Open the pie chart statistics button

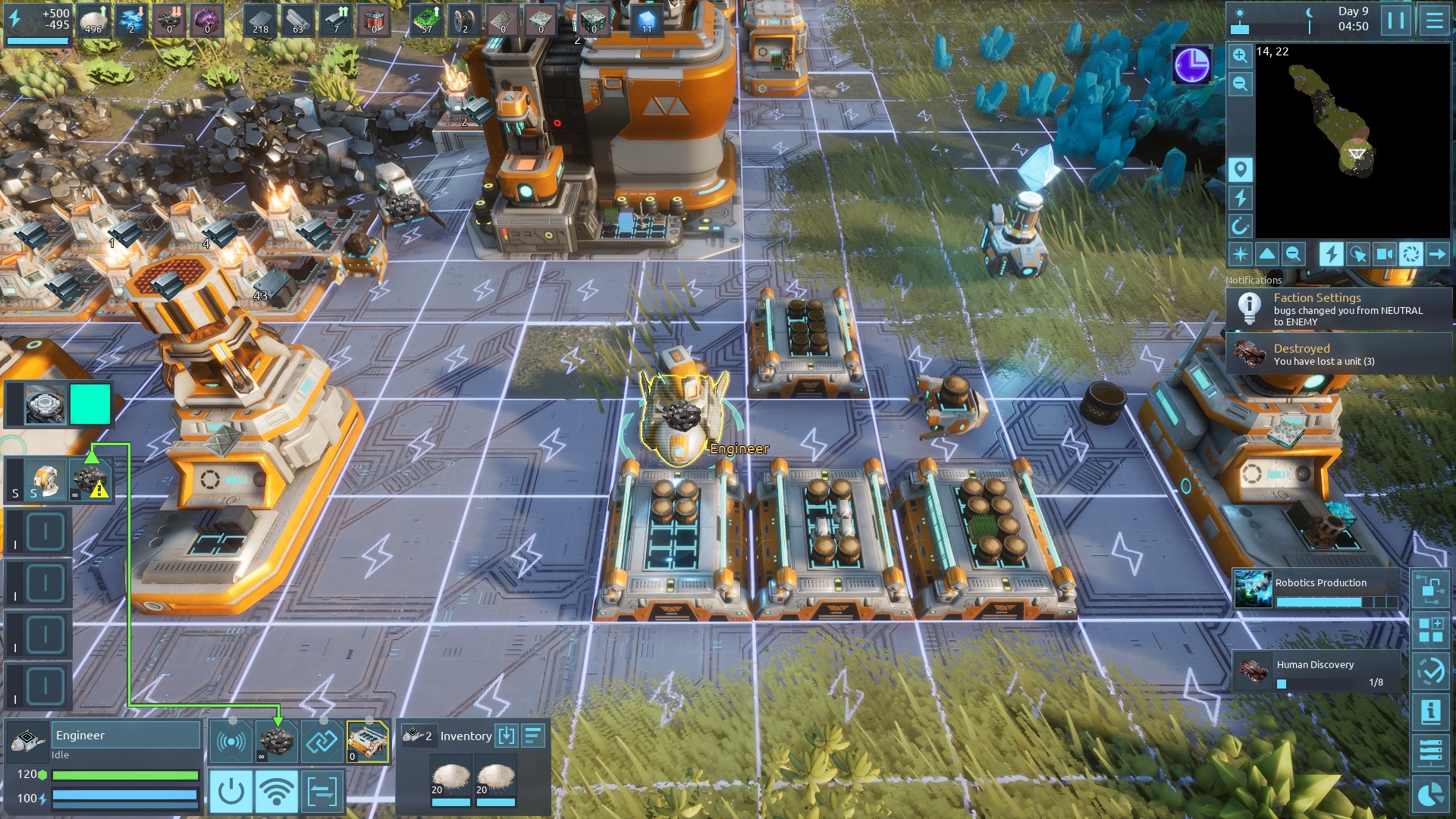tap(1430, 795)
